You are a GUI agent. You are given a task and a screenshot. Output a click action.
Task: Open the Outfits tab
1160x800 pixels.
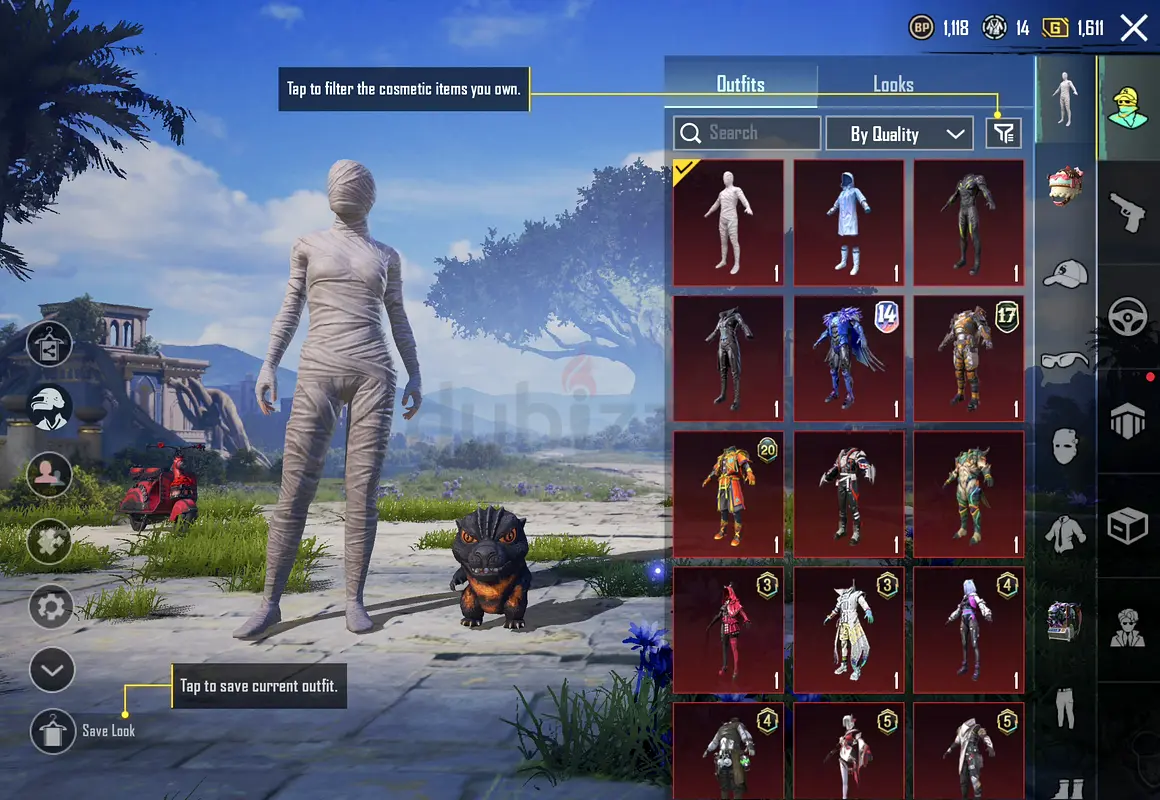click(x=741, y=85)
